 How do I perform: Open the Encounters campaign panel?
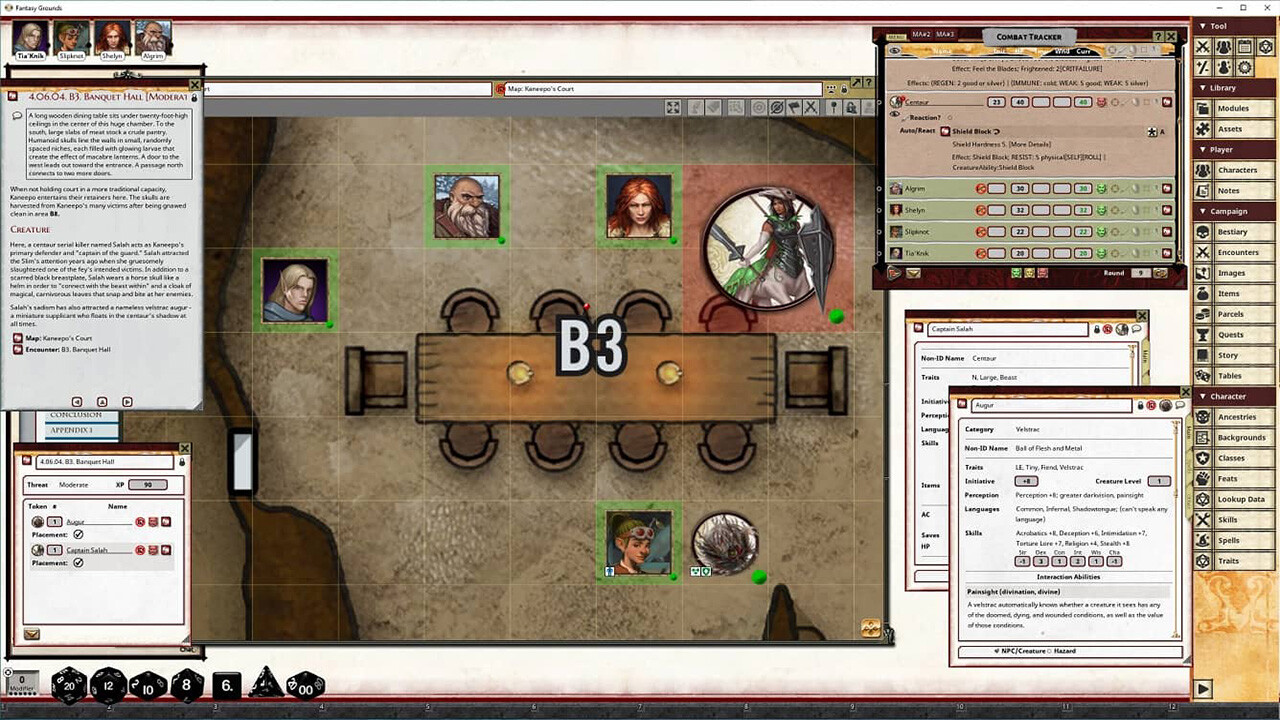(x=1236, y=252)
